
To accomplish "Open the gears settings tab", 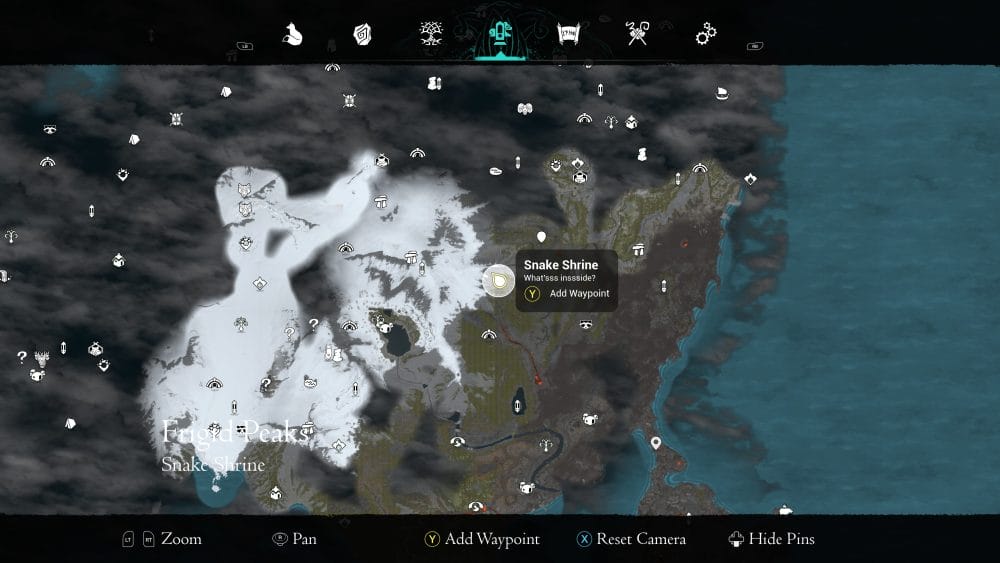I will tap(706, 34).
